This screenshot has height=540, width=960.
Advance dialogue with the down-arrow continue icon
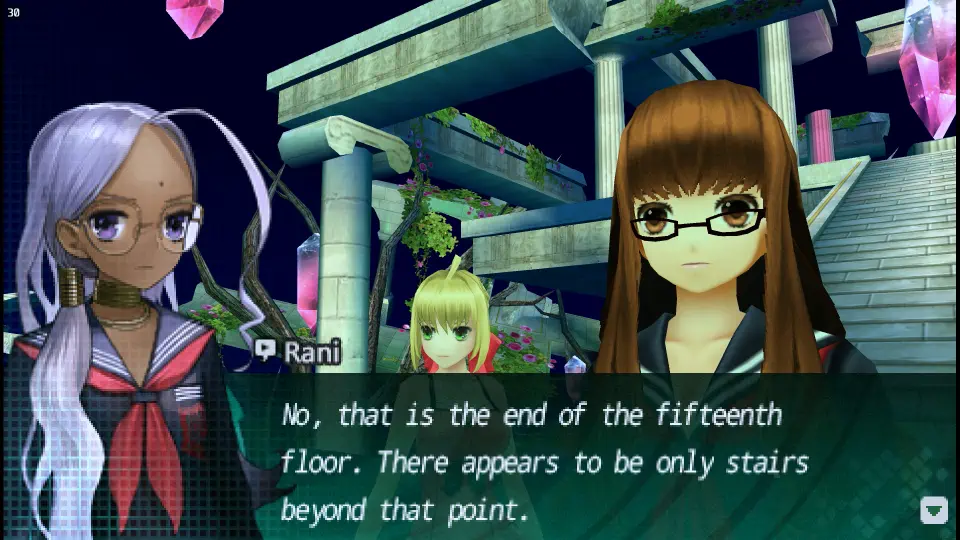[x=933, y=510]
